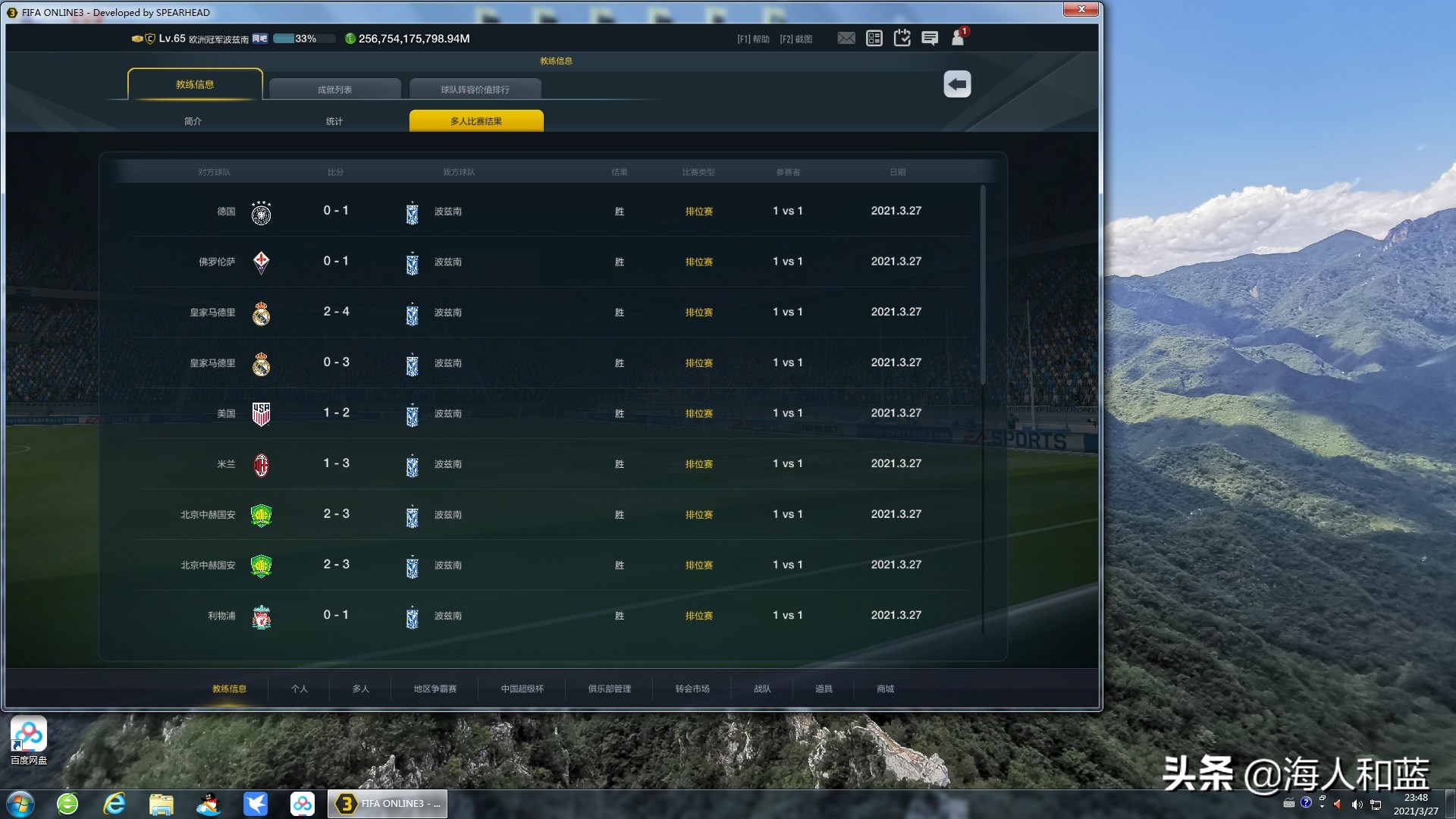
Task: Open the 简介 sub-tab
Action: 193,120
